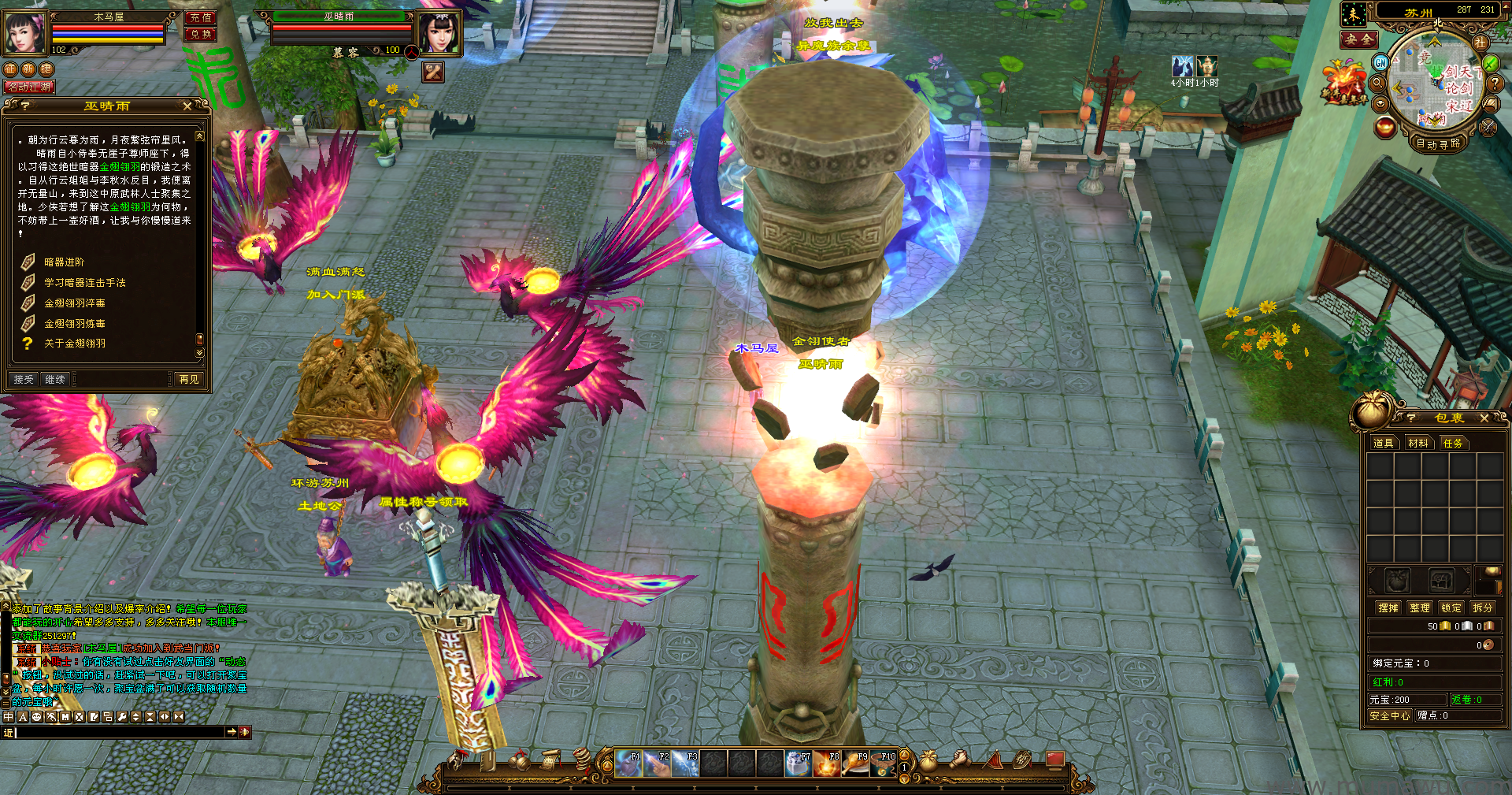The width and height of the screenshot is (1512, 795).
Task: Click the 再见 goodbye button
Action: (x=189, y=380)
